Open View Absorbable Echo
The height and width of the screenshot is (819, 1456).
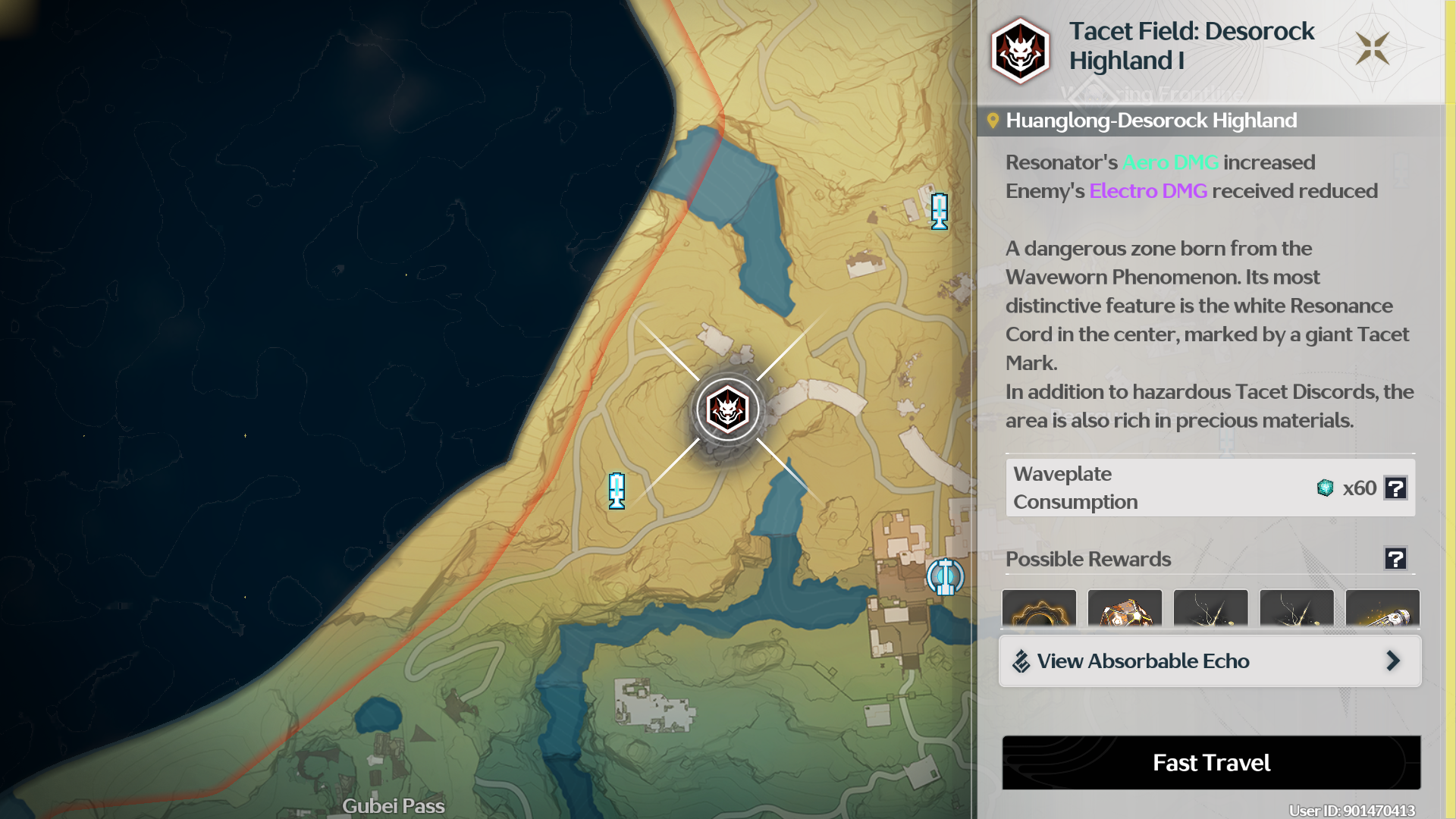click(1210, 661)
